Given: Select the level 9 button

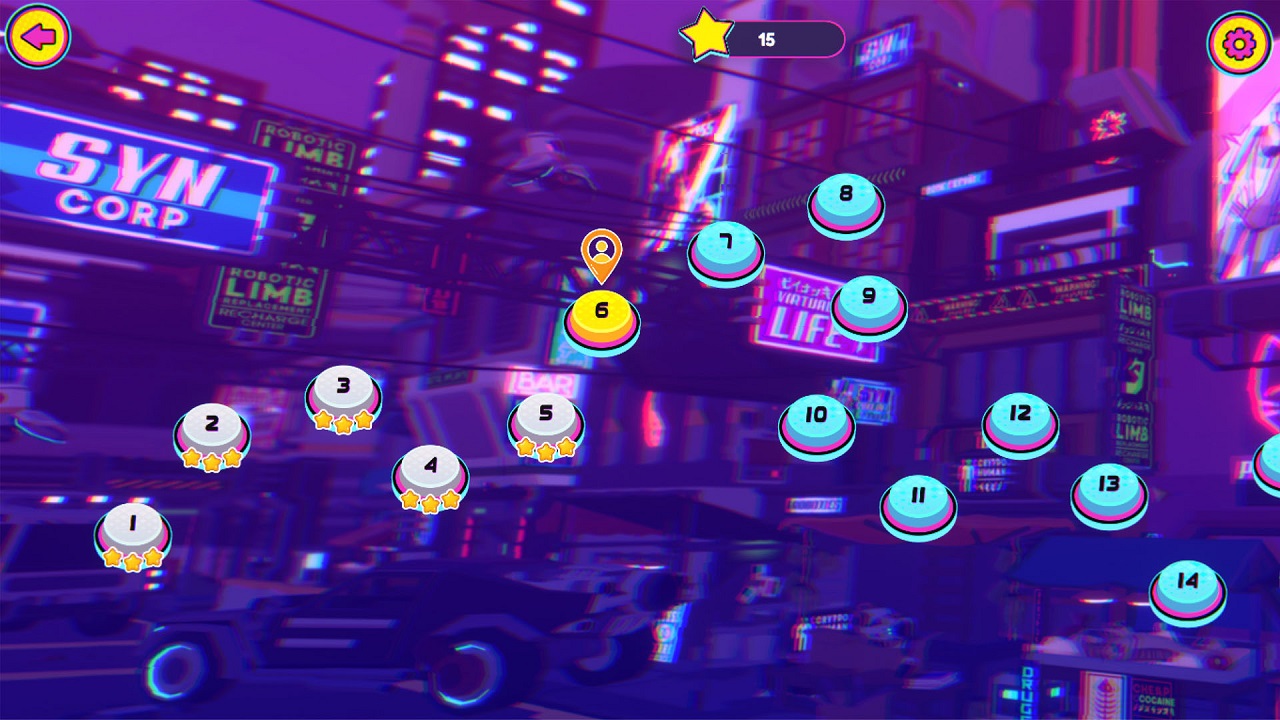Looking at the screenshot, I should (x=869, y=300).
